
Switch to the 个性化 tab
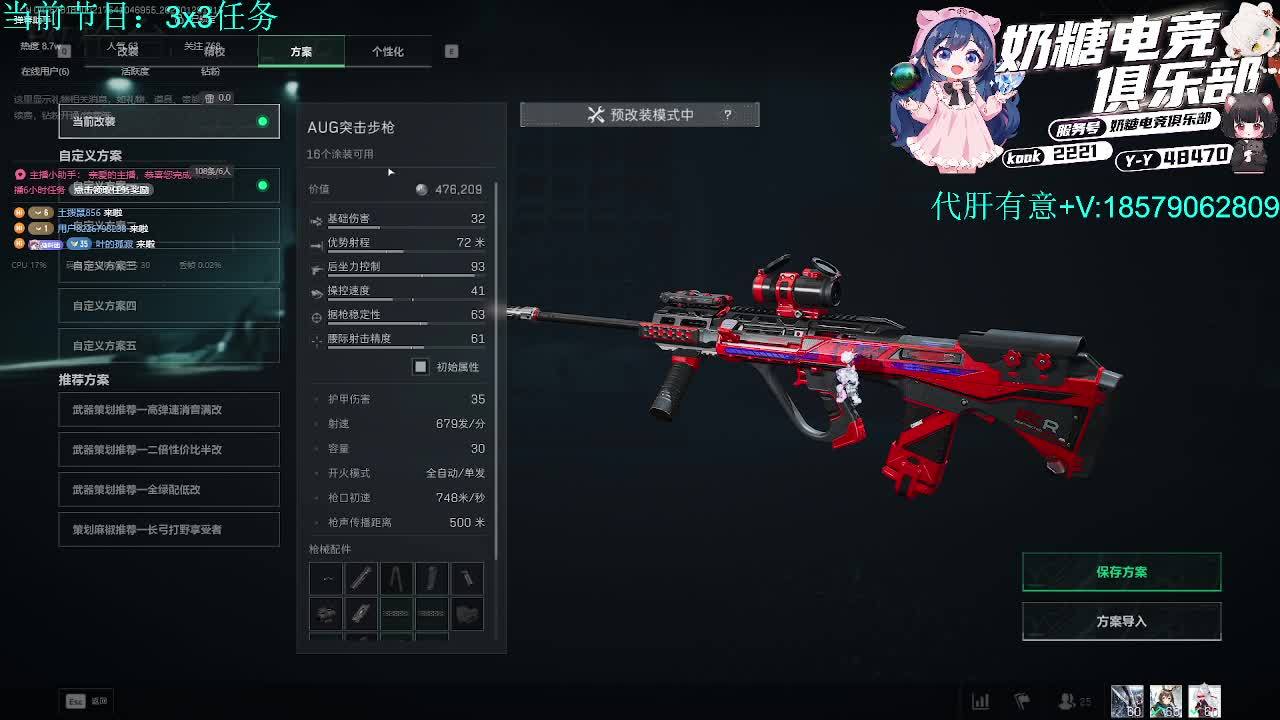point(387,52)
